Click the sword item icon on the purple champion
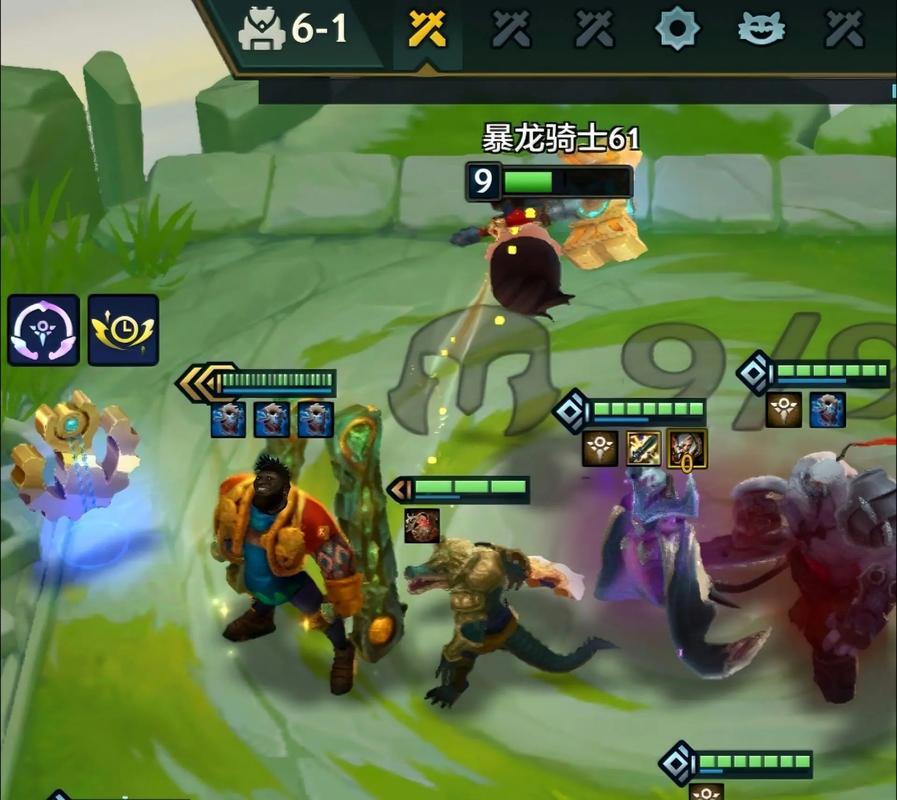The image size is (897, 800). (x=644, y=449)
